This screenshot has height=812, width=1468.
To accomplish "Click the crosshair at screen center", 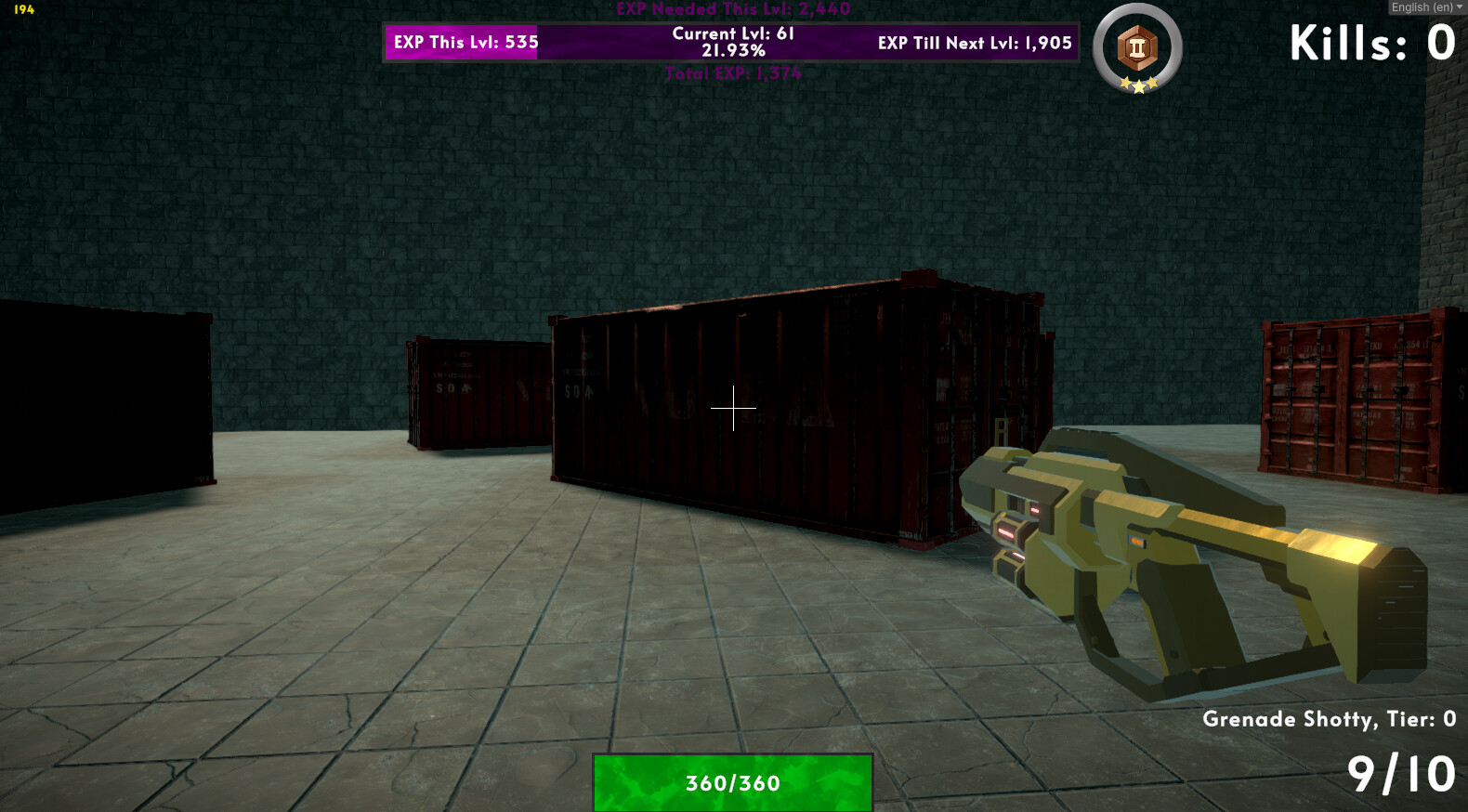I will (x=734, y=407).
